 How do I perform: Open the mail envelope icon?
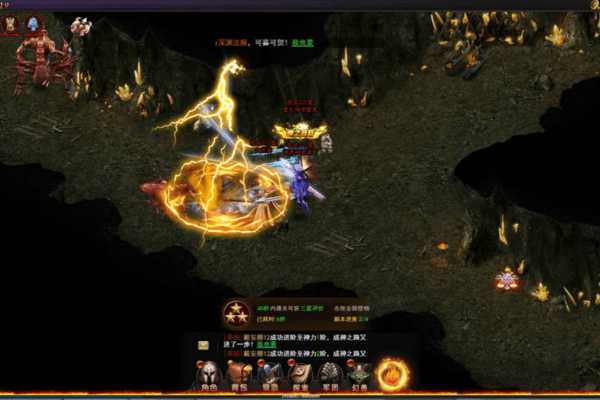(204, 345)
